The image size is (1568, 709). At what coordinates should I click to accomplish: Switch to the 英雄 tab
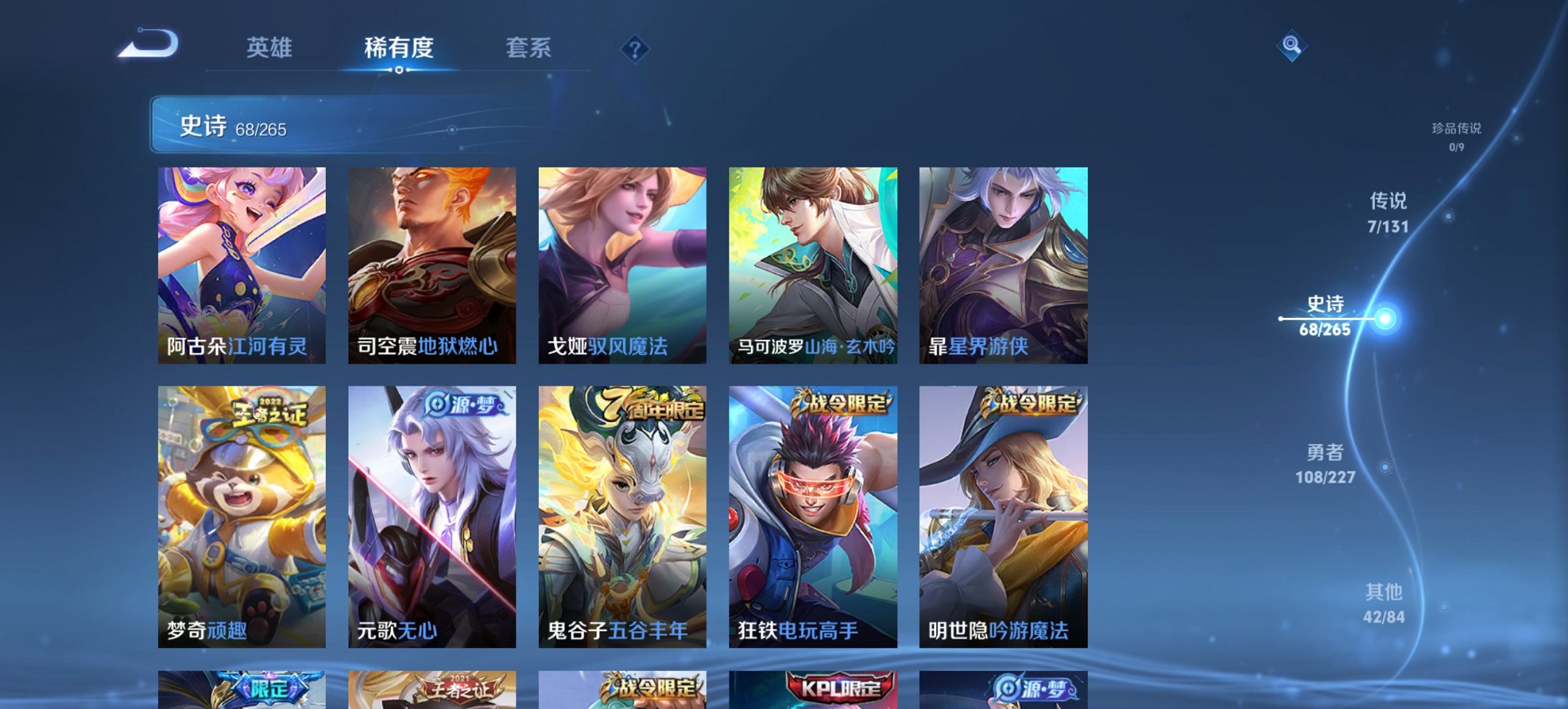coord(271,48)
